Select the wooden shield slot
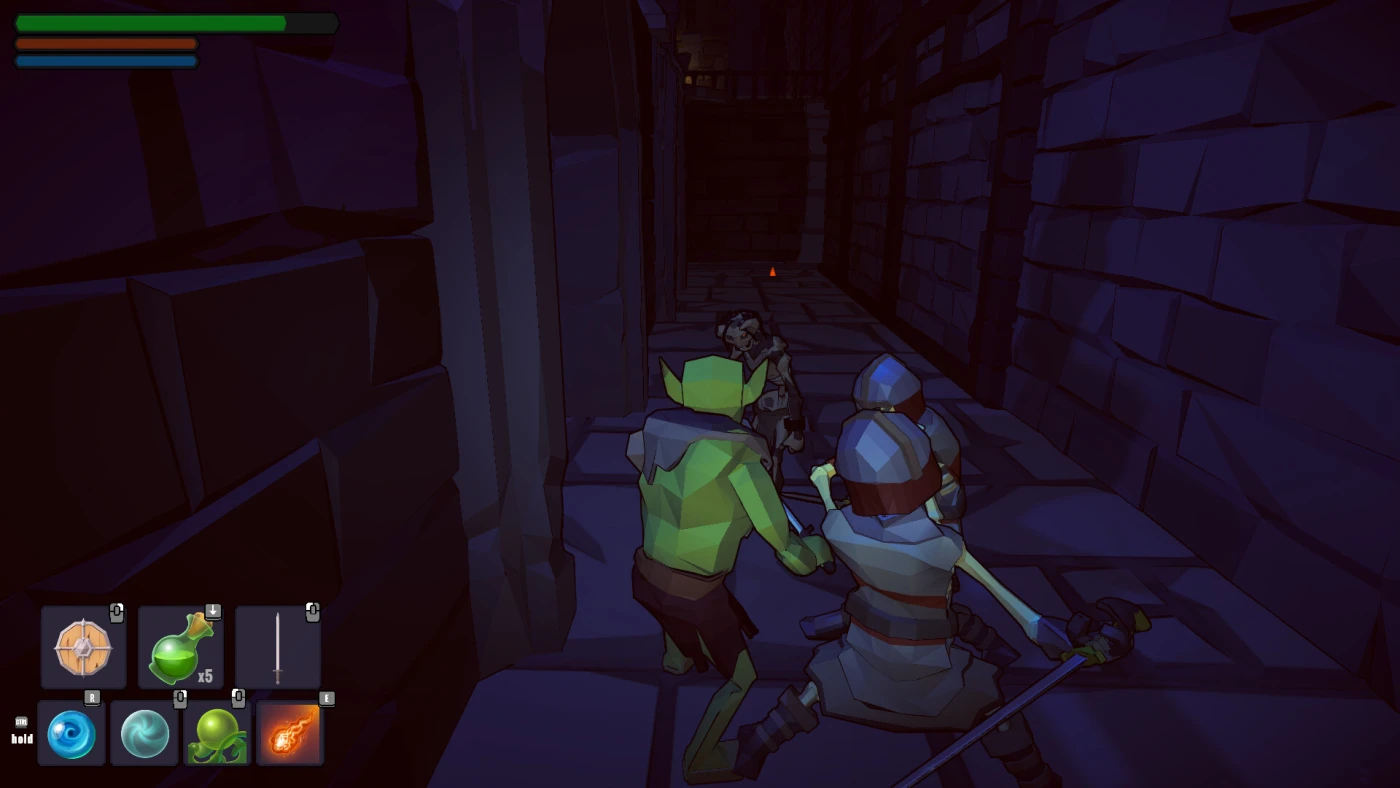Image resolution: width=1400 pixels, height=788 pixels. click(x=84, y=647)
